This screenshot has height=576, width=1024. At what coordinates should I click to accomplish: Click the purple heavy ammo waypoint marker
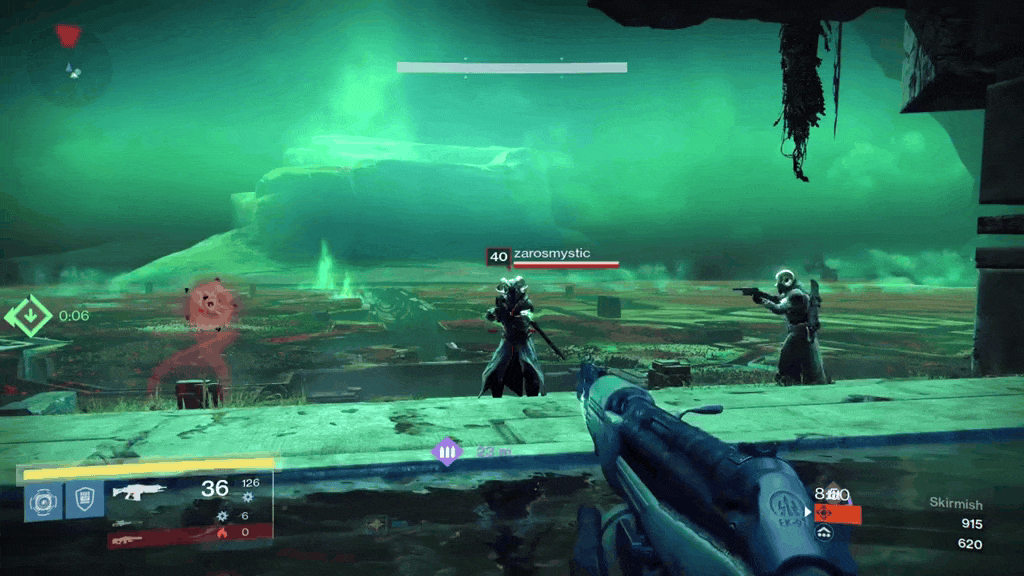446,452
